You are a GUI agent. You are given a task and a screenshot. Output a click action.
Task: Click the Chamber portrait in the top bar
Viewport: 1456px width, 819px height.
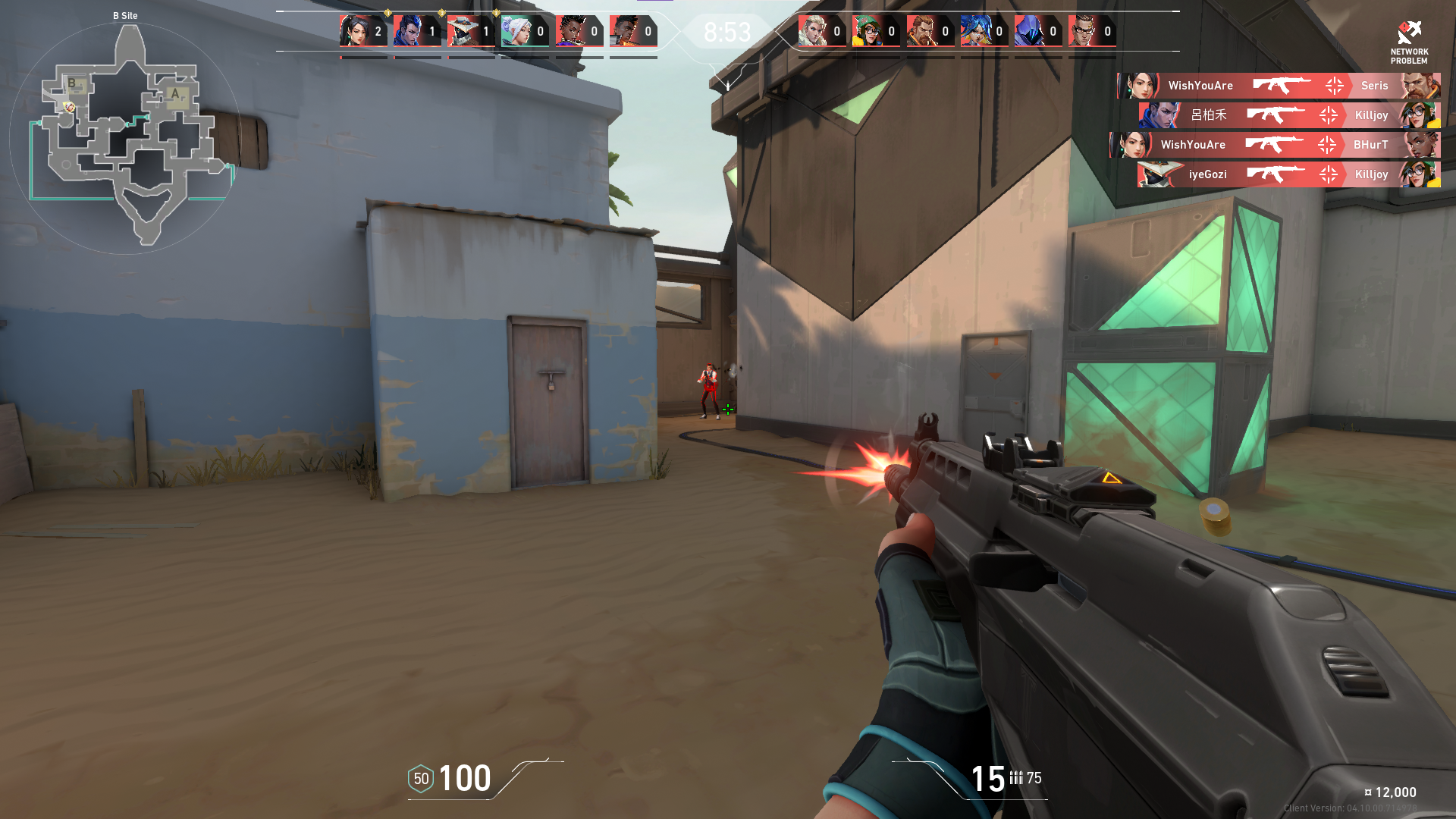[x=1083, y=32]
